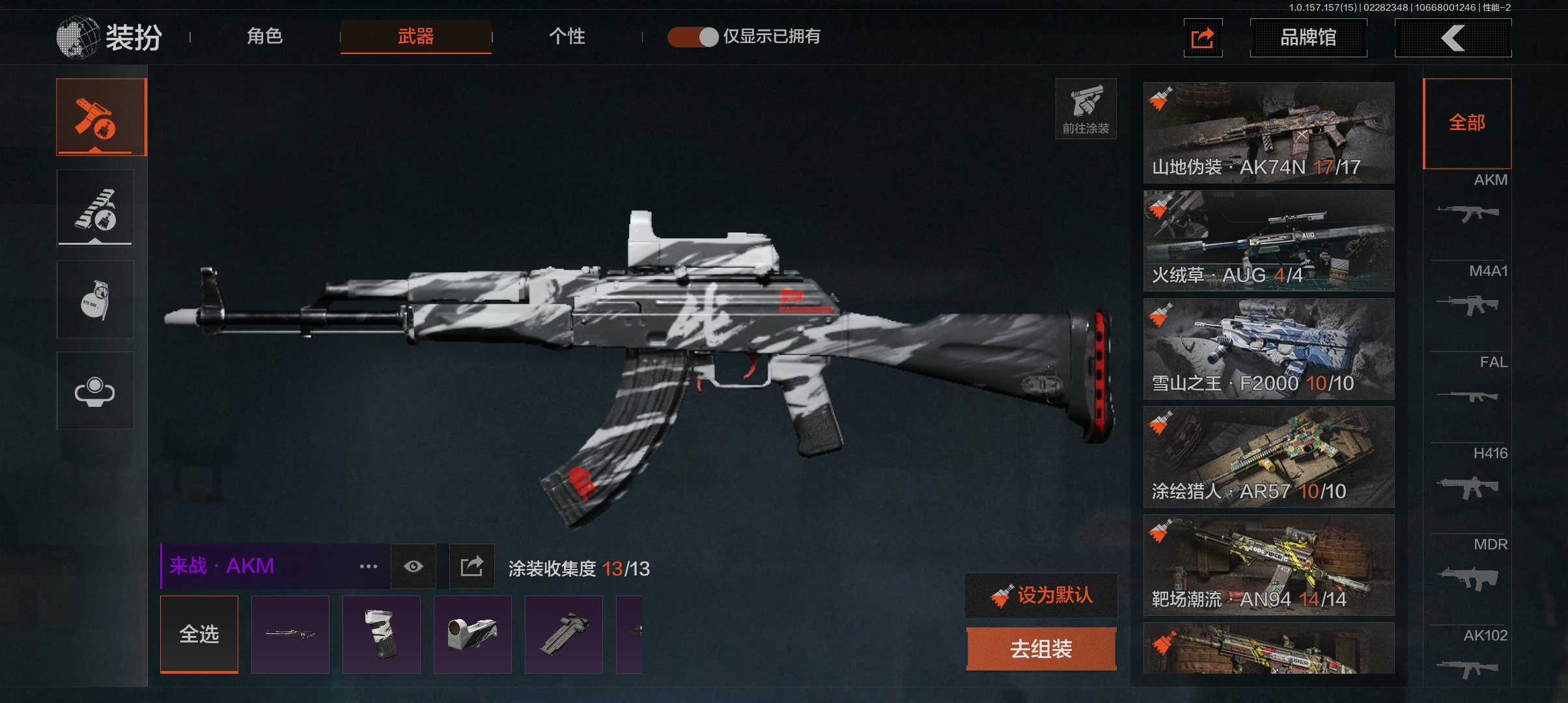Click the share icon in top bar
The height and width of the screenshot is (703, 1568).
[1202, 38]
